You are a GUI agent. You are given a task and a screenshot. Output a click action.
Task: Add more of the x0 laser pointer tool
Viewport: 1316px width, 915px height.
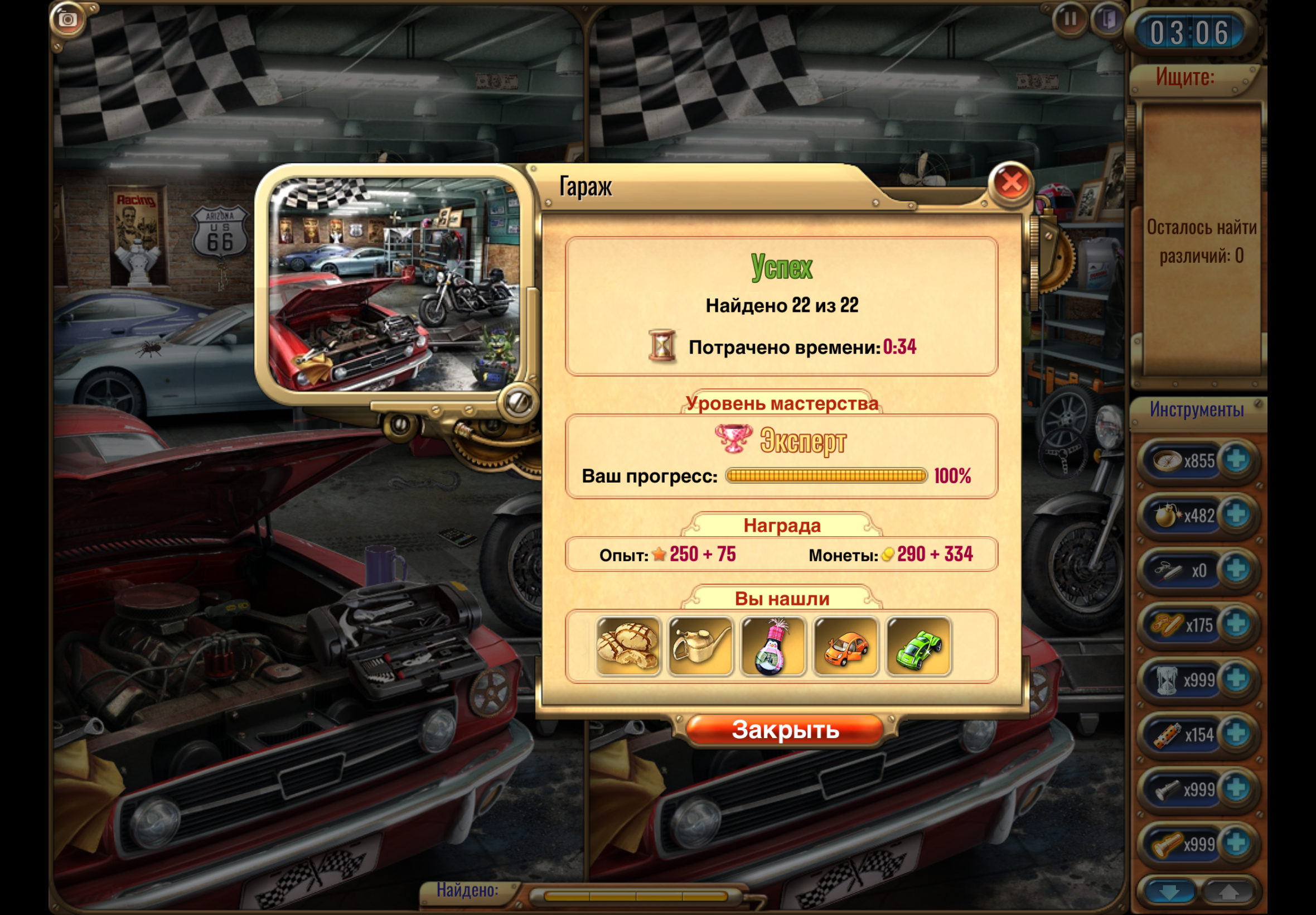point(1236,569)
